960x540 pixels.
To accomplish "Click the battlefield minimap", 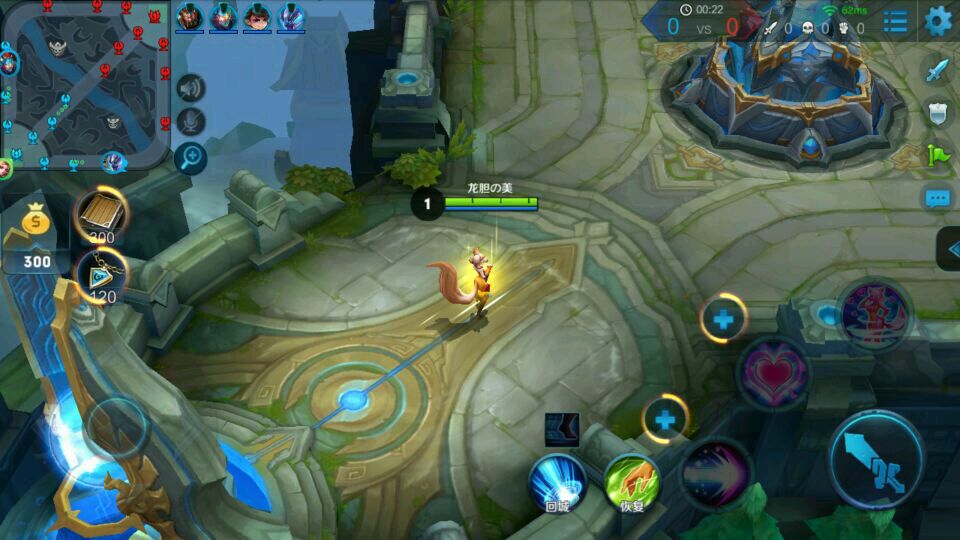I will point(86,85).
